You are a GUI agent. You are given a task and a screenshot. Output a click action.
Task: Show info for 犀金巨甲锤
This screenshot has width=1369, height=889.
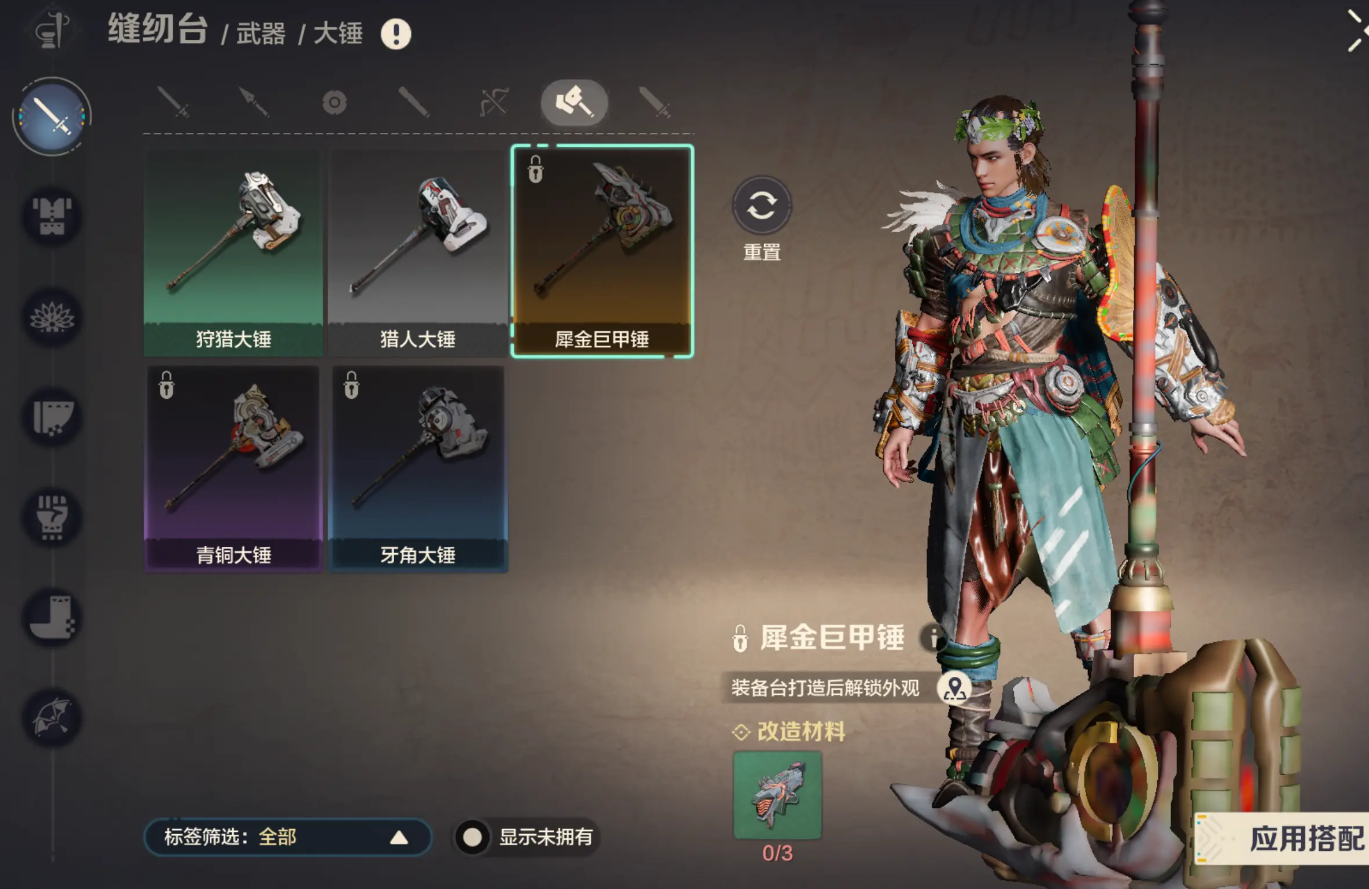(x=933, y=638)
